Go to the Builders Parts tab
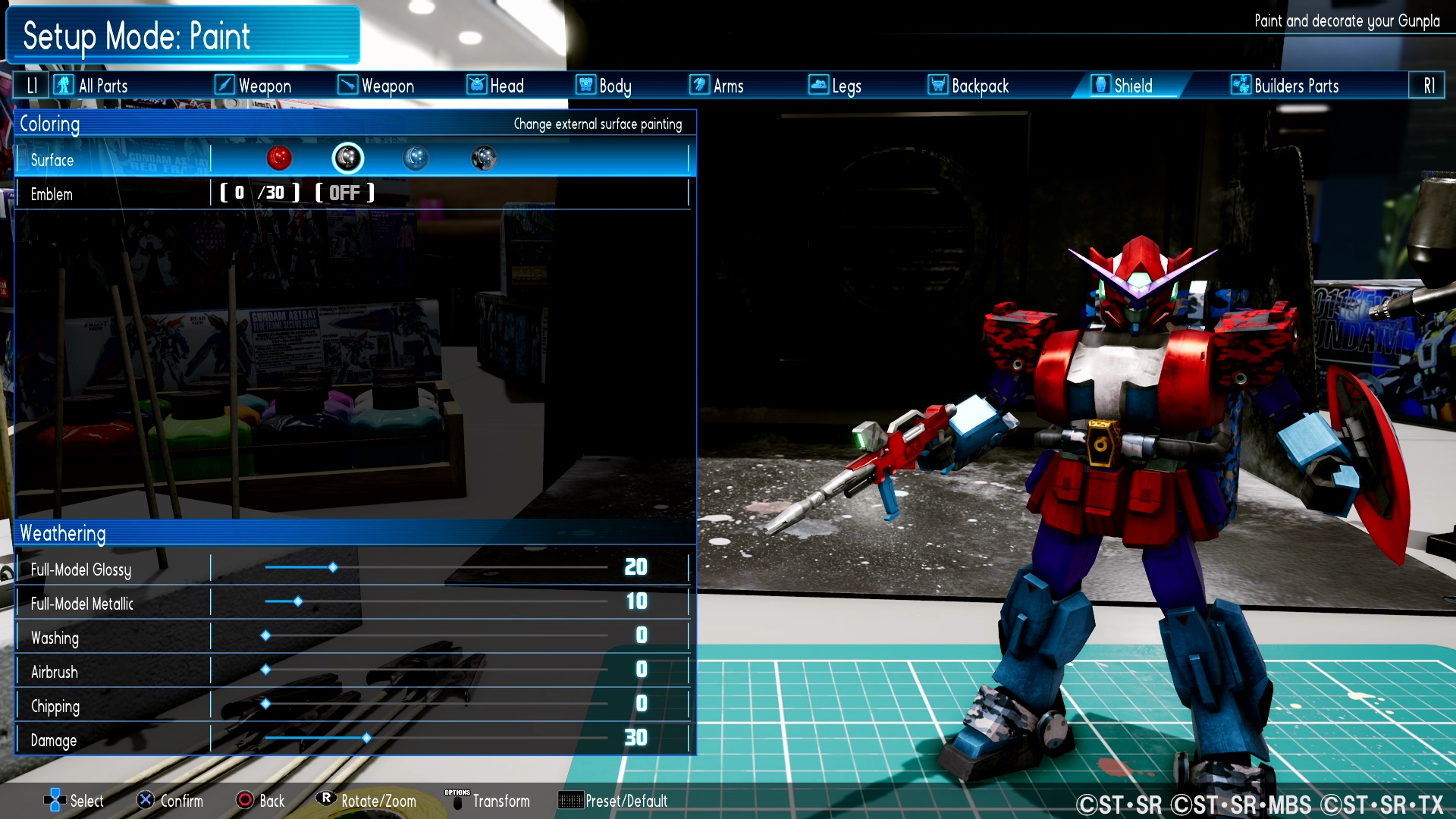Viewport: 1456px width, 819px height. coord(1285,86)
